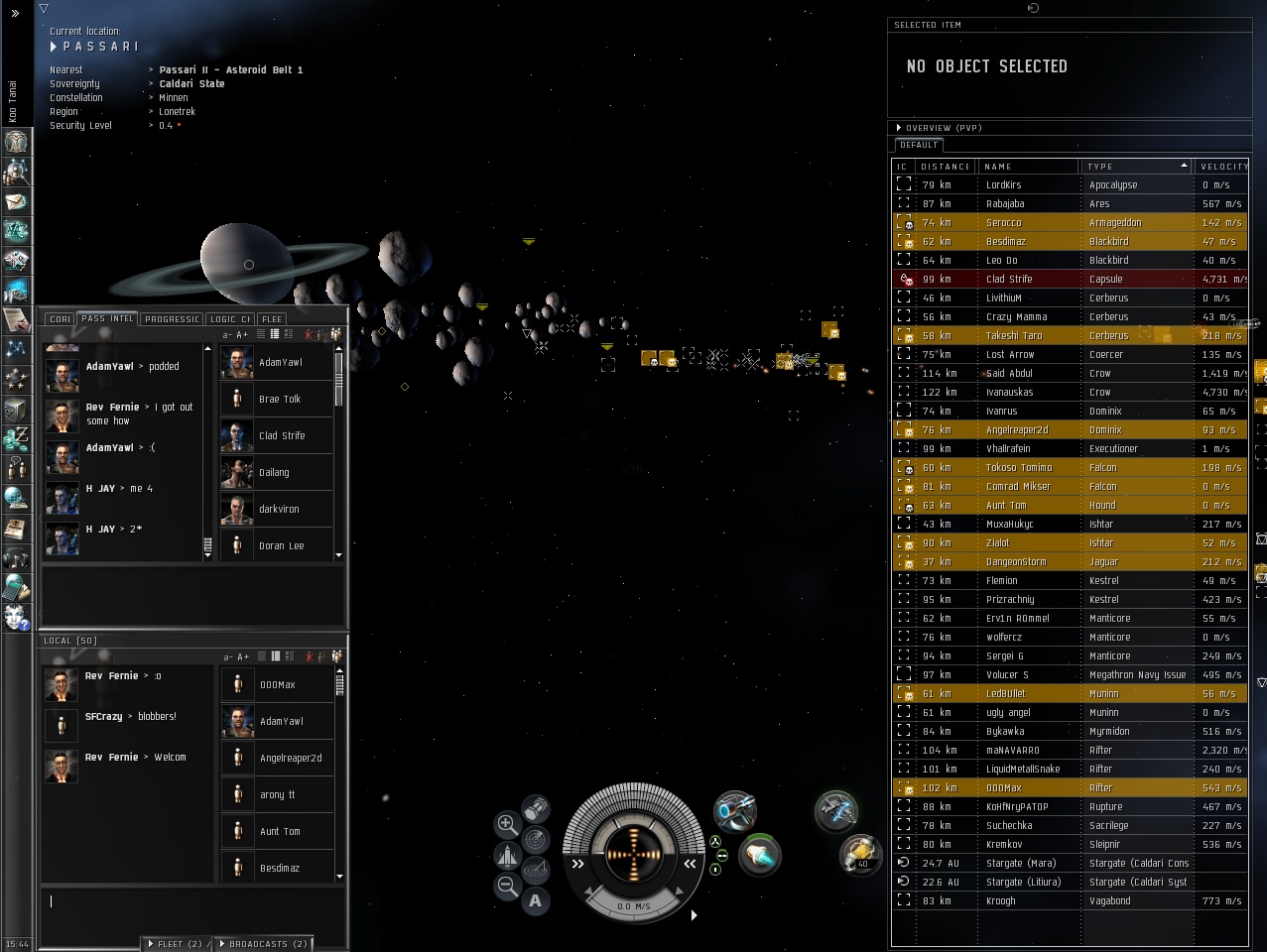Fire the blue turret weapon module
Screen dimensions: 1267x952
point(735,811)
